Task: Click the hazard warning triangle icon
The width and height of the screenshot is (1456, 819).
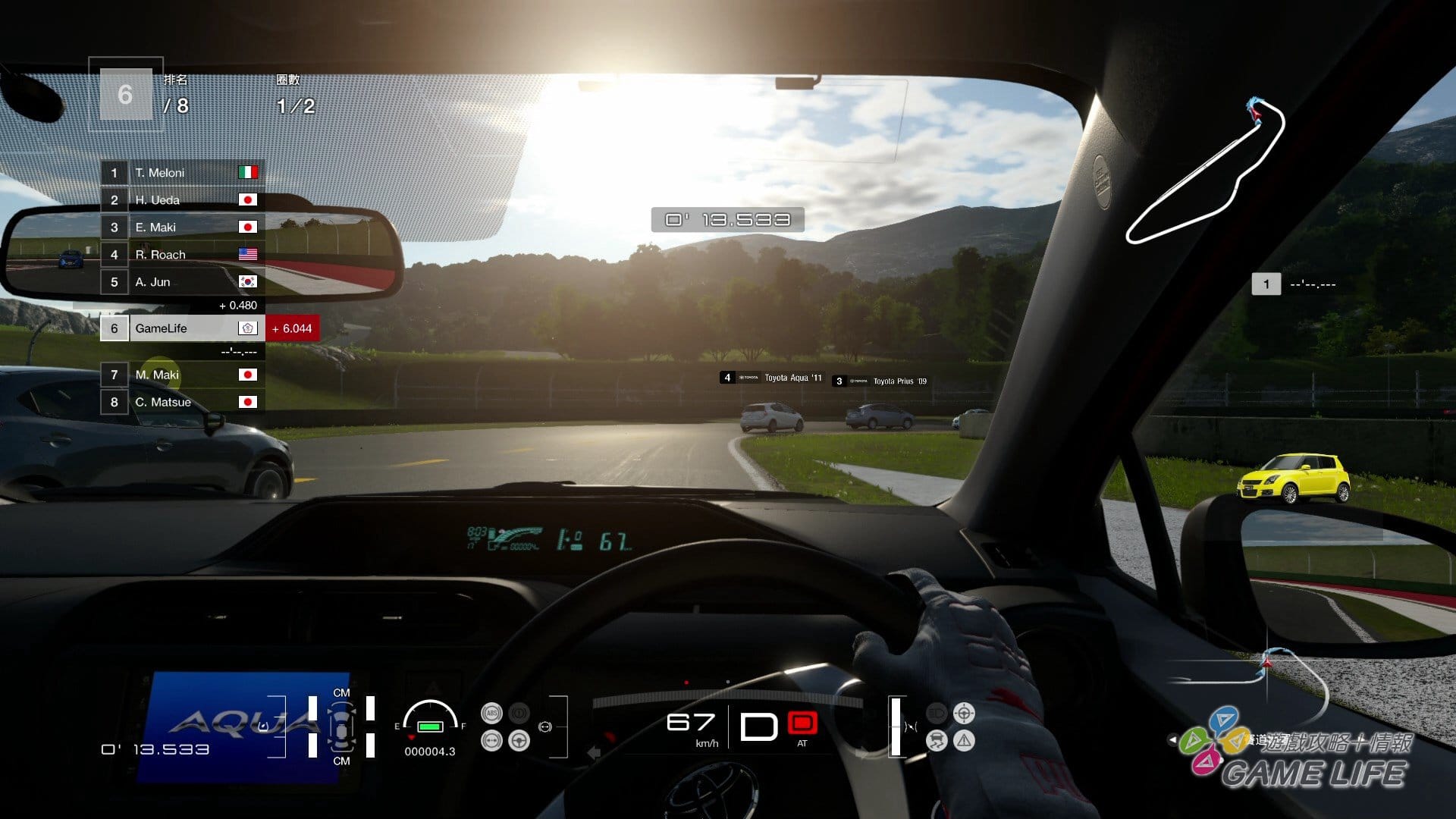Action: [x=964, y=740]
